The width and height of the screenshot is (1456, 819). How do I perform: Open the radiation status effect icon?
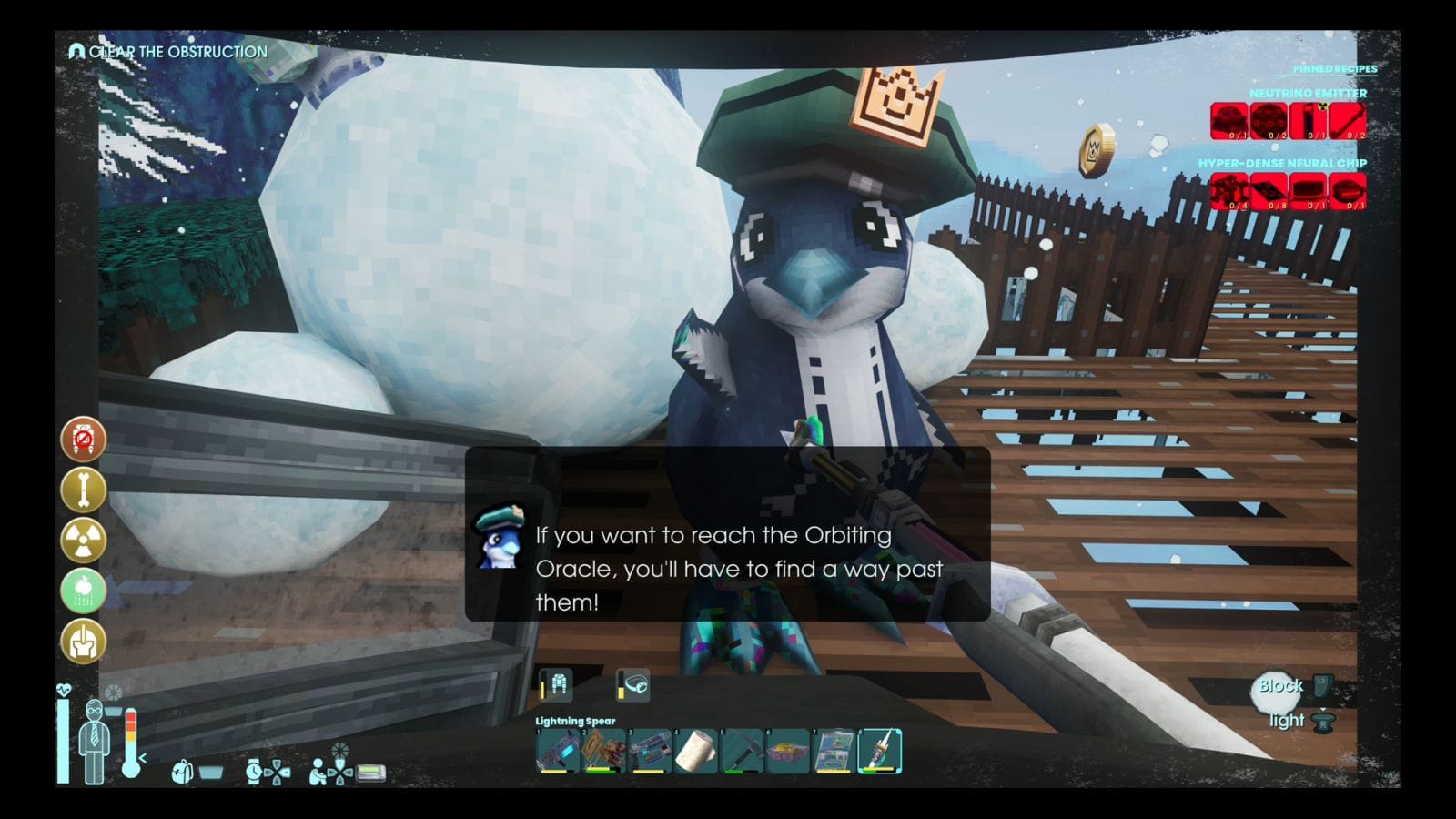pos(83,541)
